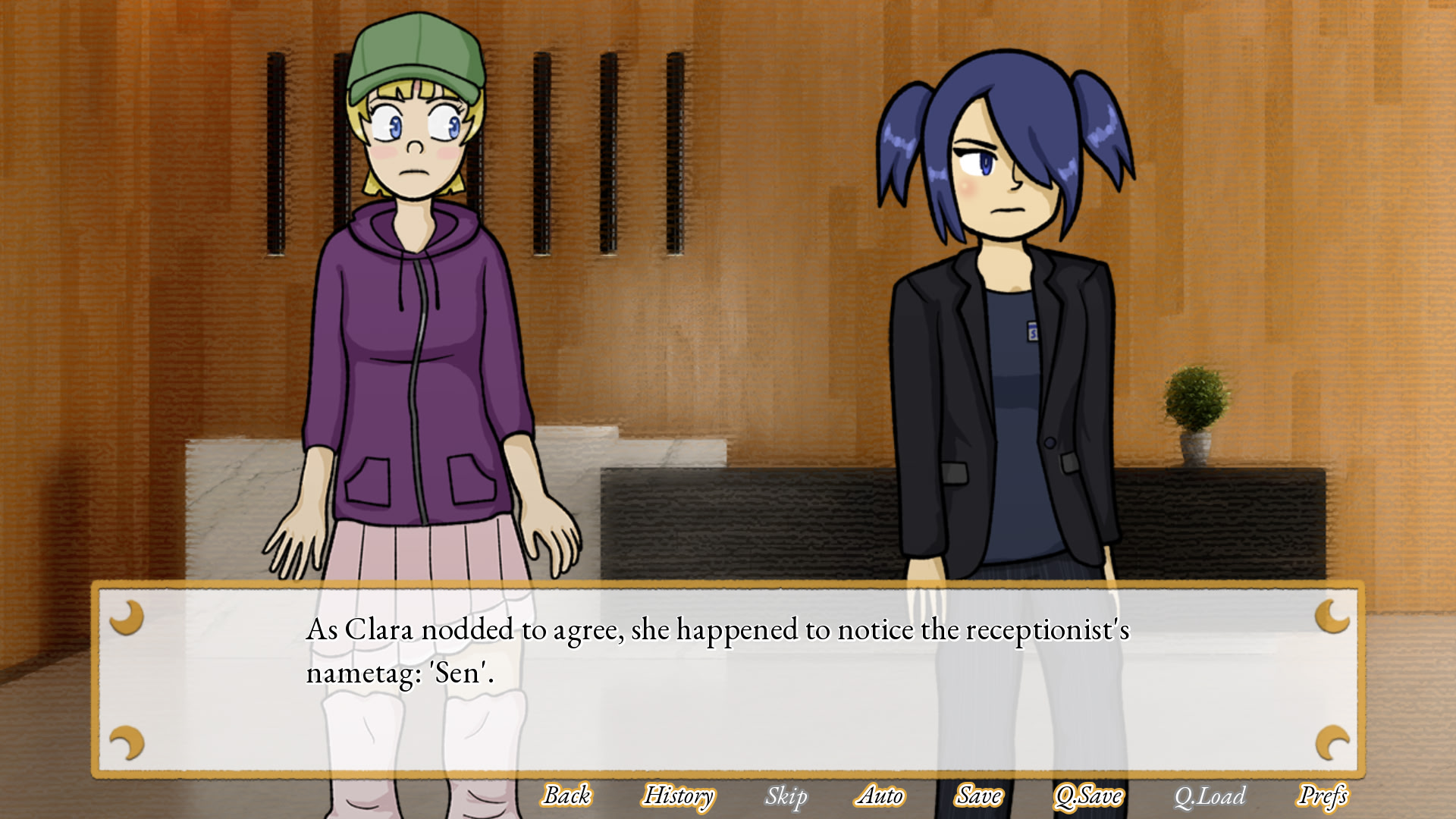Quick save with Q.Save
1456x819 pixels.
[x=1088, y=795]
